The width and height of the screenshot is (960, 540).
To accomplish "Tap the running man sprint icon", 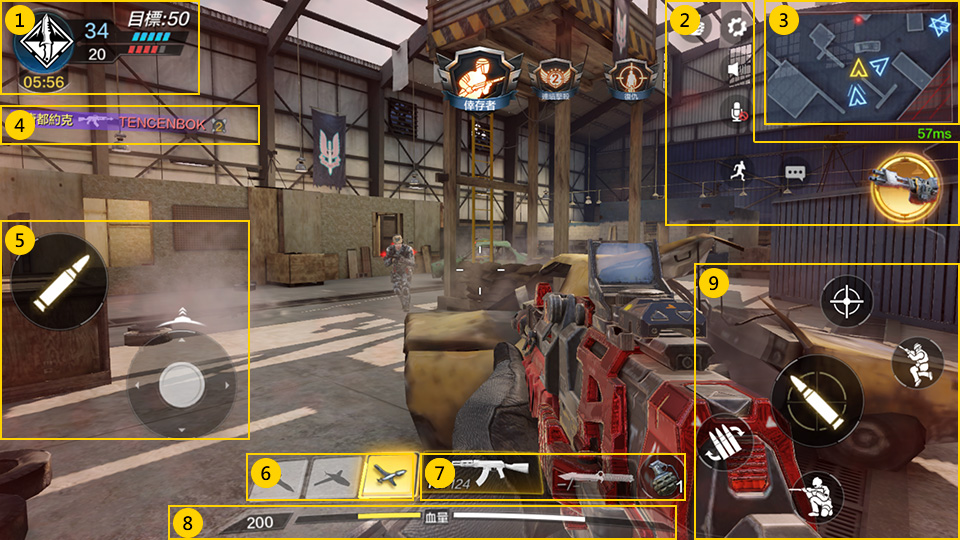I will (736, 170).
